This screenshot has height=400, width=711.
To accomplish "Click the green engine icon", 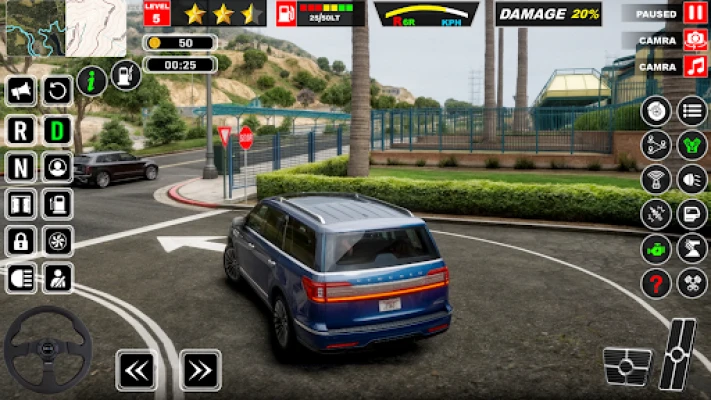I will [656, 248].
